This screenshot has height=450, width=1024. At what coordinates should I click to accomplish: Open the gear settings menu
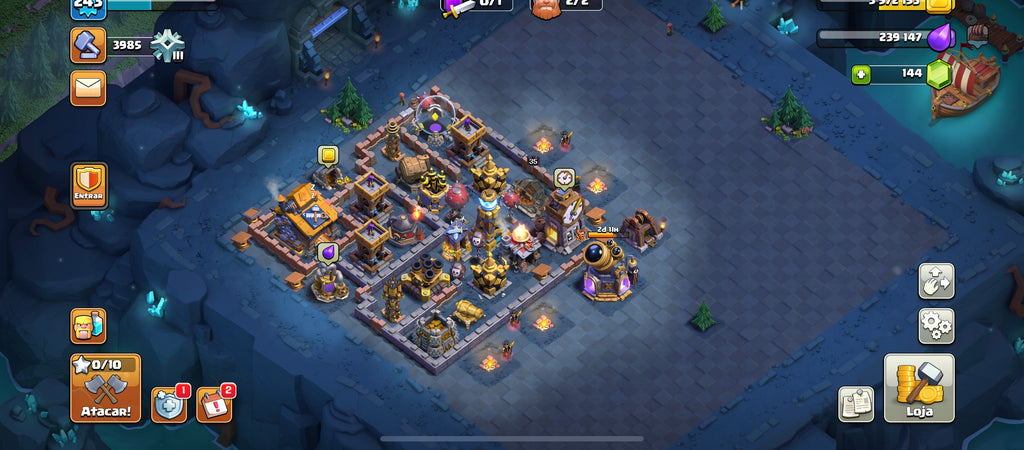(936, 326)
